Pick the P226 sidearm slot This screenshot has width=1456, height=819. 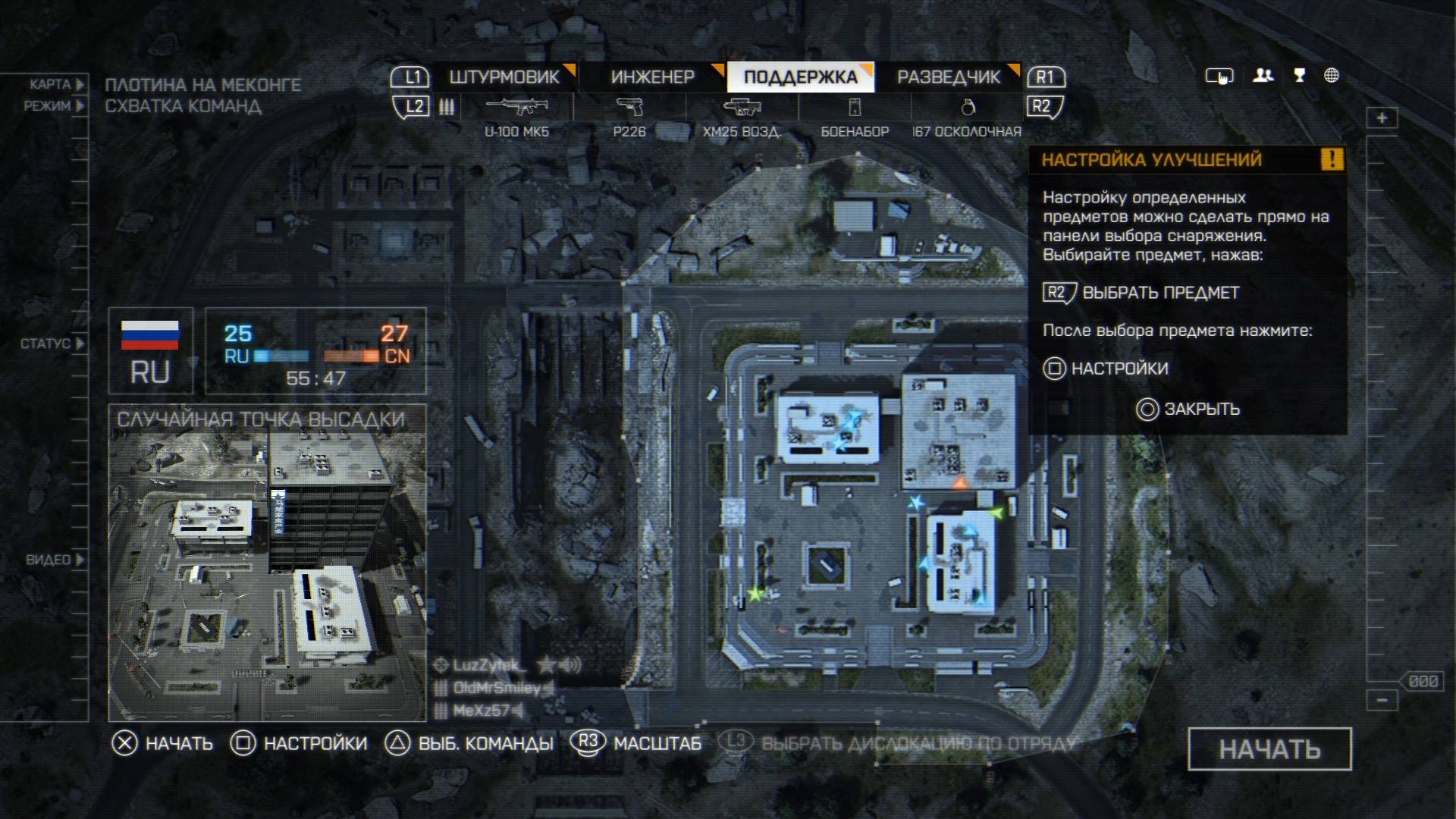(629, 115)
